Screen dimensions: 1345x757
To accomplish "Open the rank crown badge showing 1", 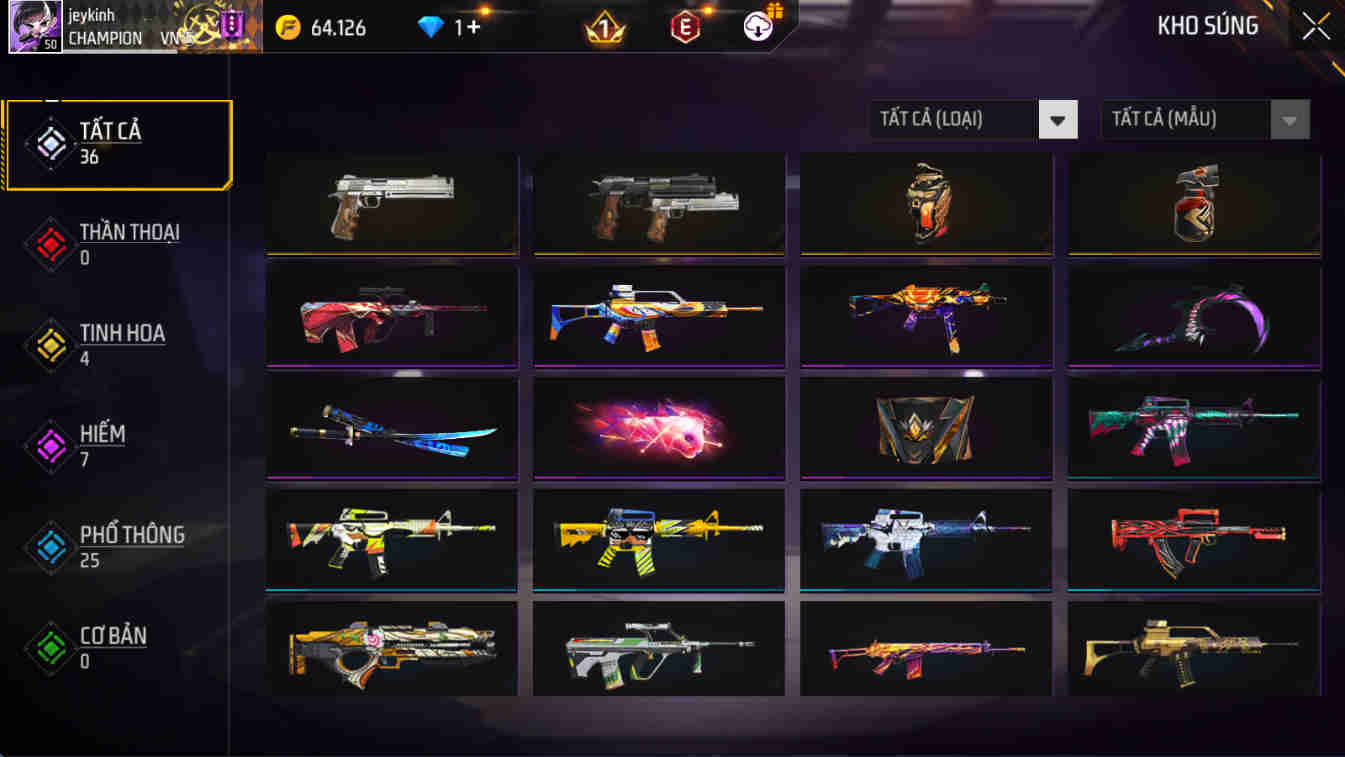I will (x=605, y=27).
